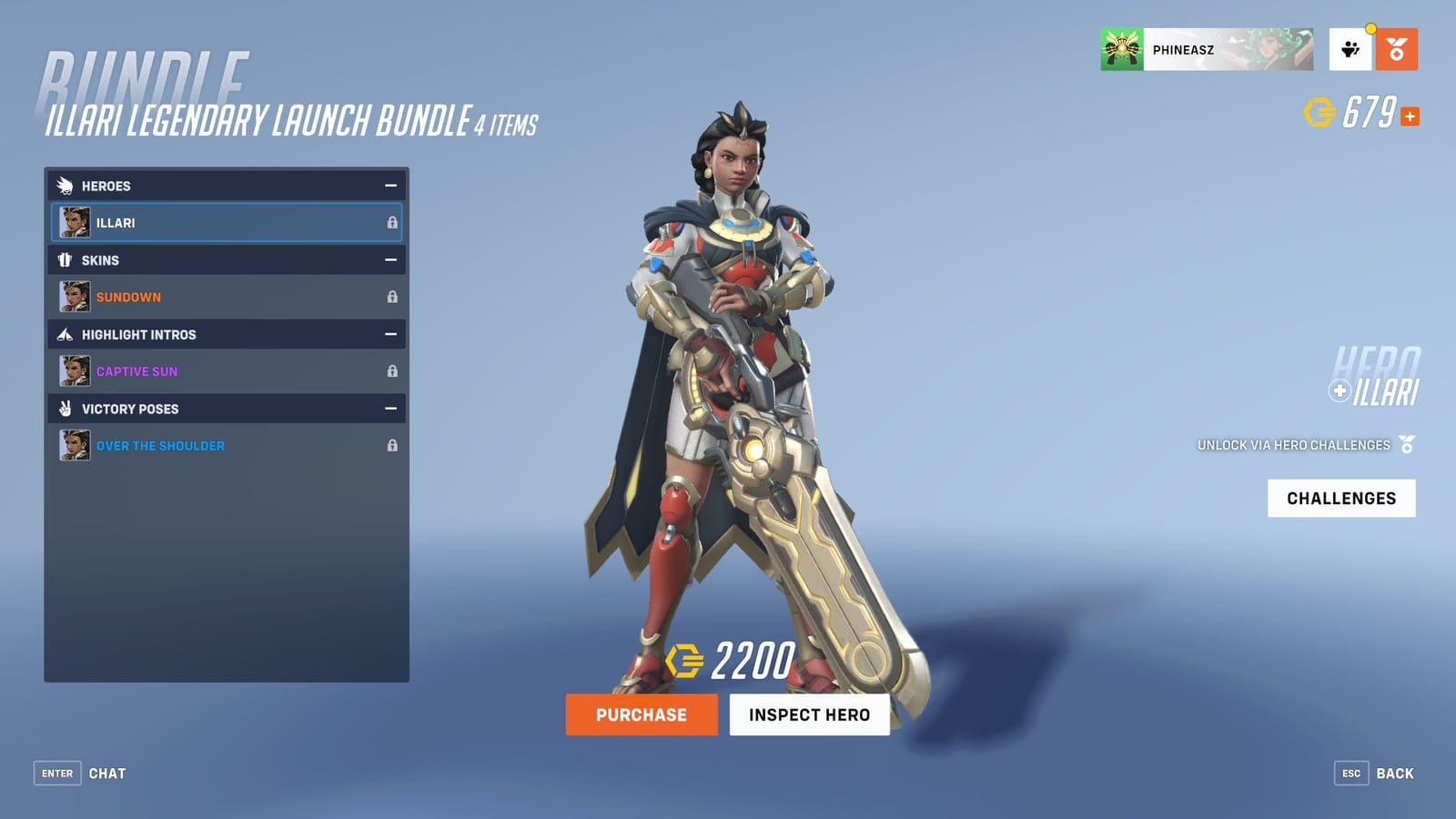Purchase the Illari Legendary Launch Bundle

(641, 714)
